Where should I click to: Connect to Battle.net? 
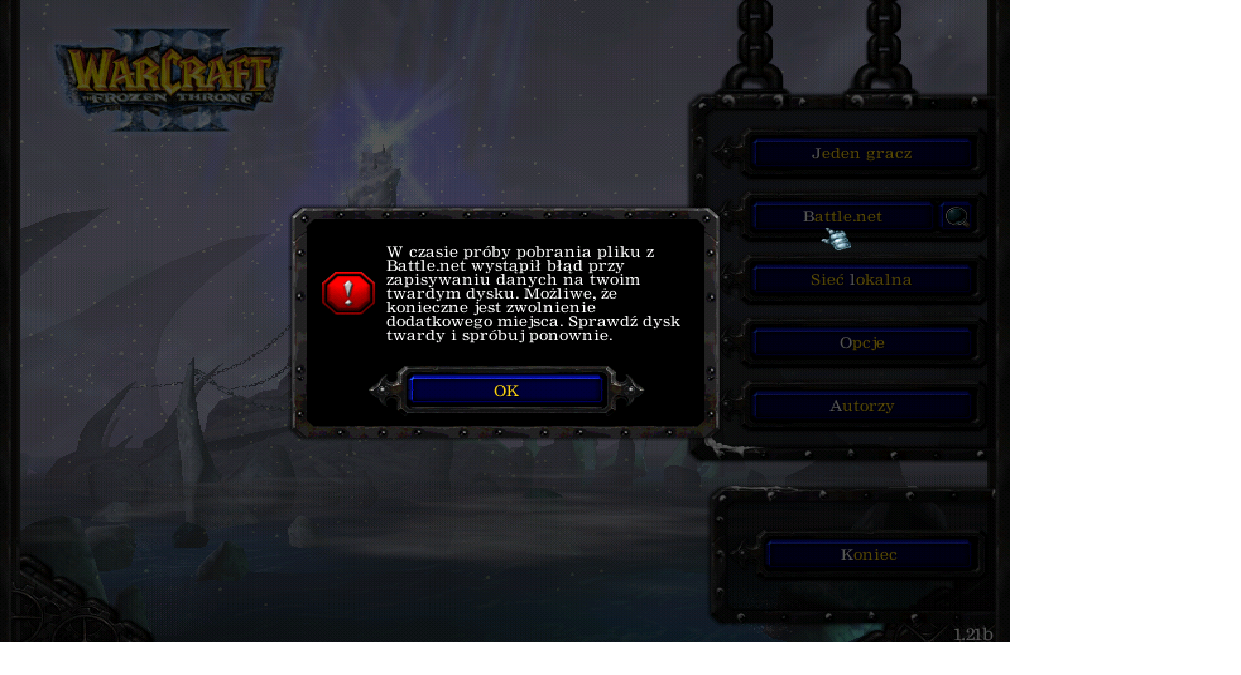pos(841,216)
